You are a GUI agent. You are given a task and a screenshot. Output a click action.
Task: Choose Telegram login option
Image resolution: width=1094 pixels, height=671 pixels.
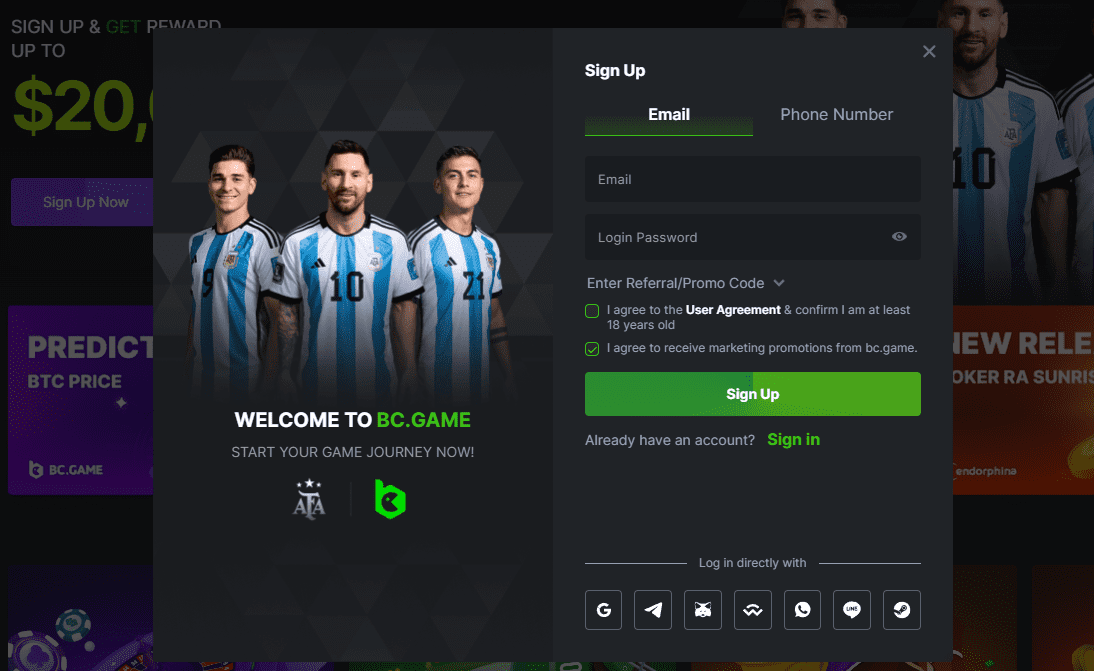tap(653, 610)
